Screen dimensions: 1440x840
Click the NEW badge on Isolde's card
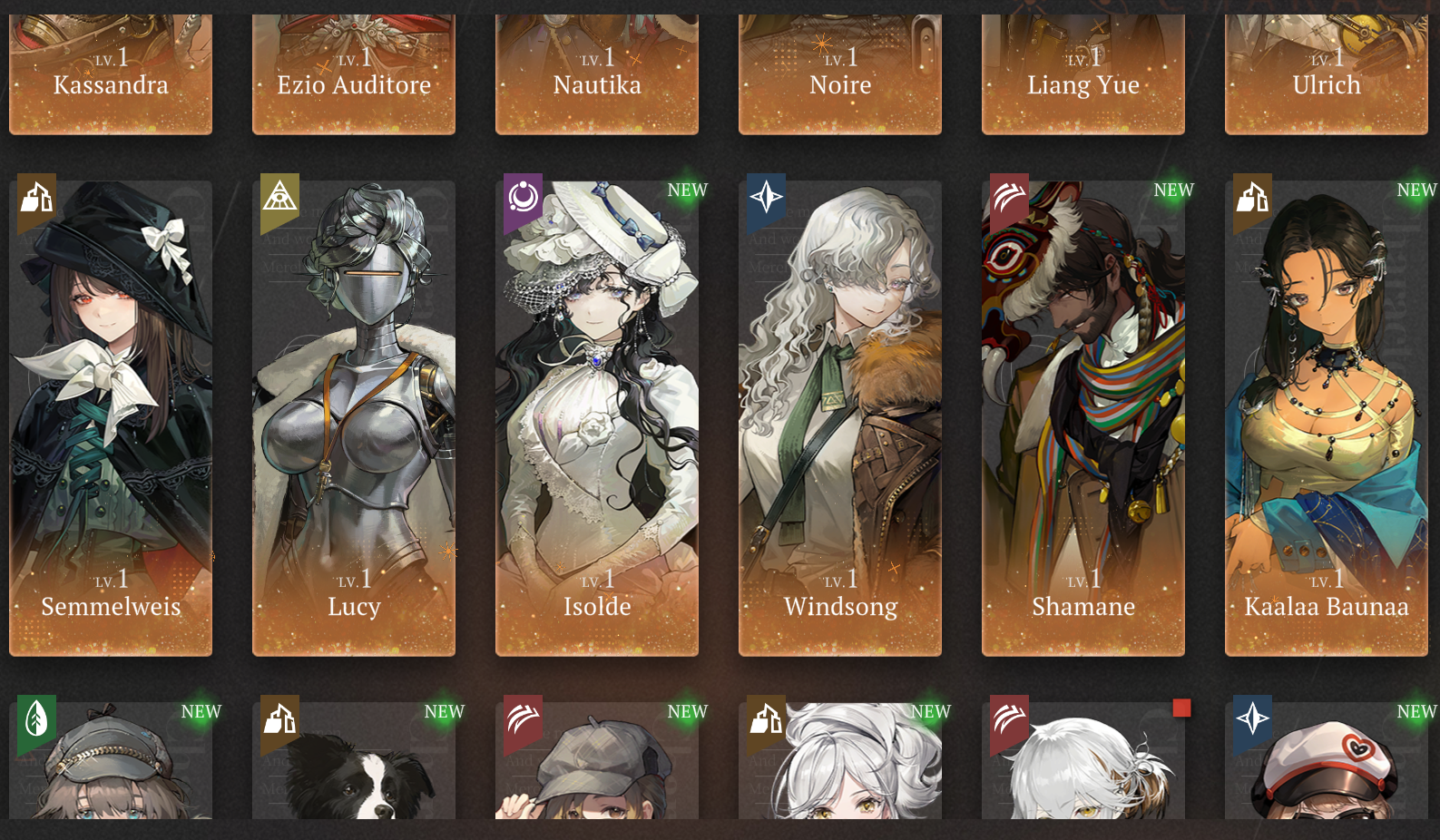coord(687,190)
